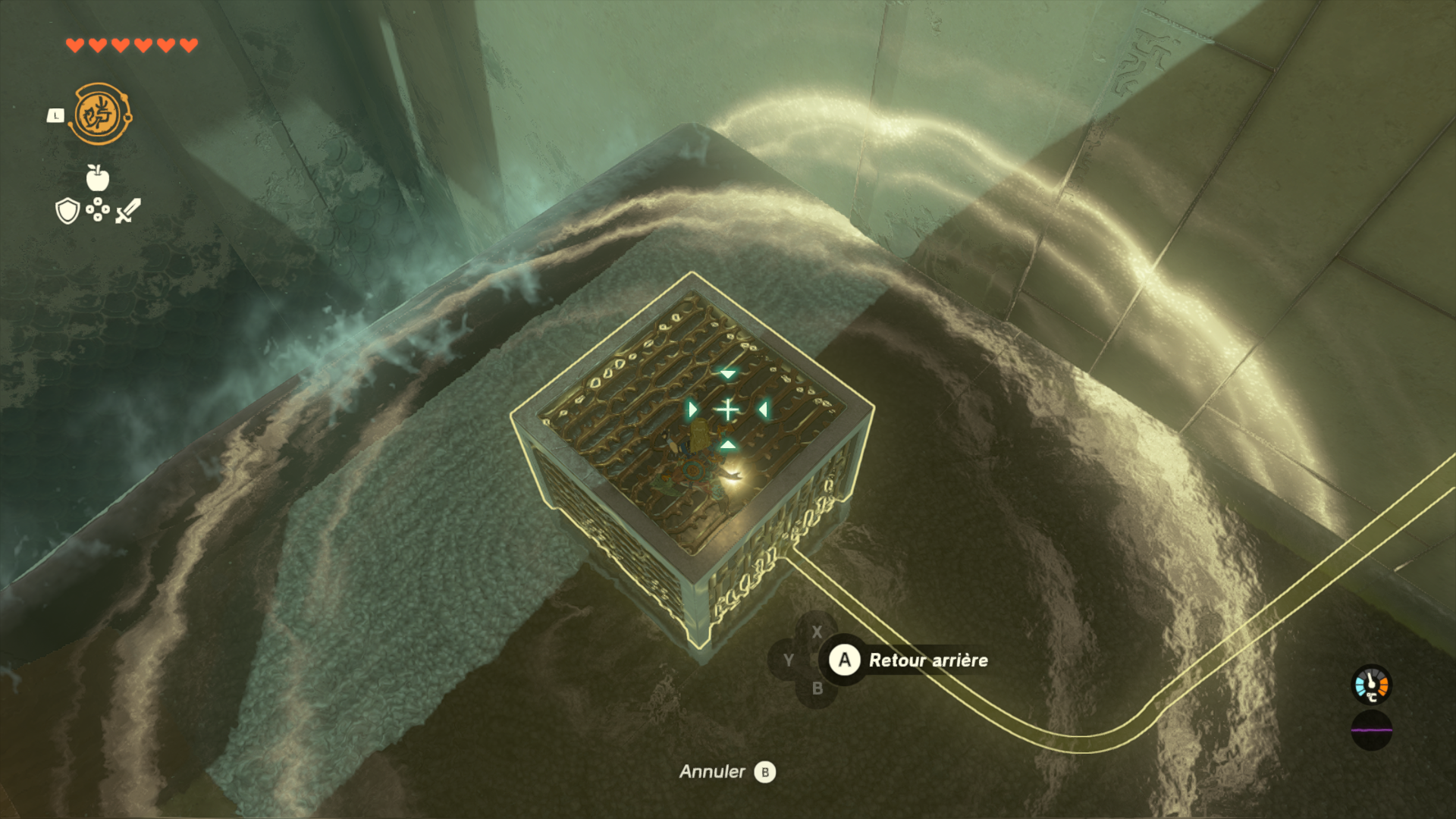Image resolution: width=1456 pixels, height=819 pixels.
Task: Choose the sword weapon icon
Action: click(x=127, y=211)
